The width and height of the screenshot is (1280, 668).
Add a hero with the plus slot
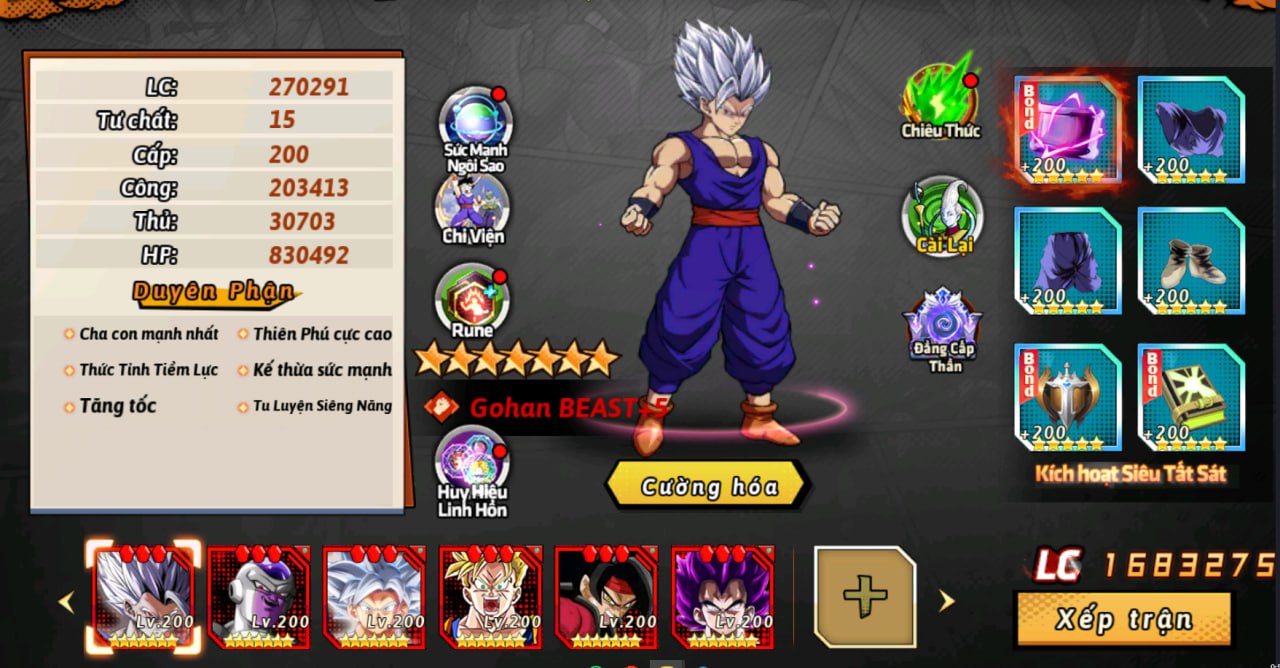click(x=865, y=597)
